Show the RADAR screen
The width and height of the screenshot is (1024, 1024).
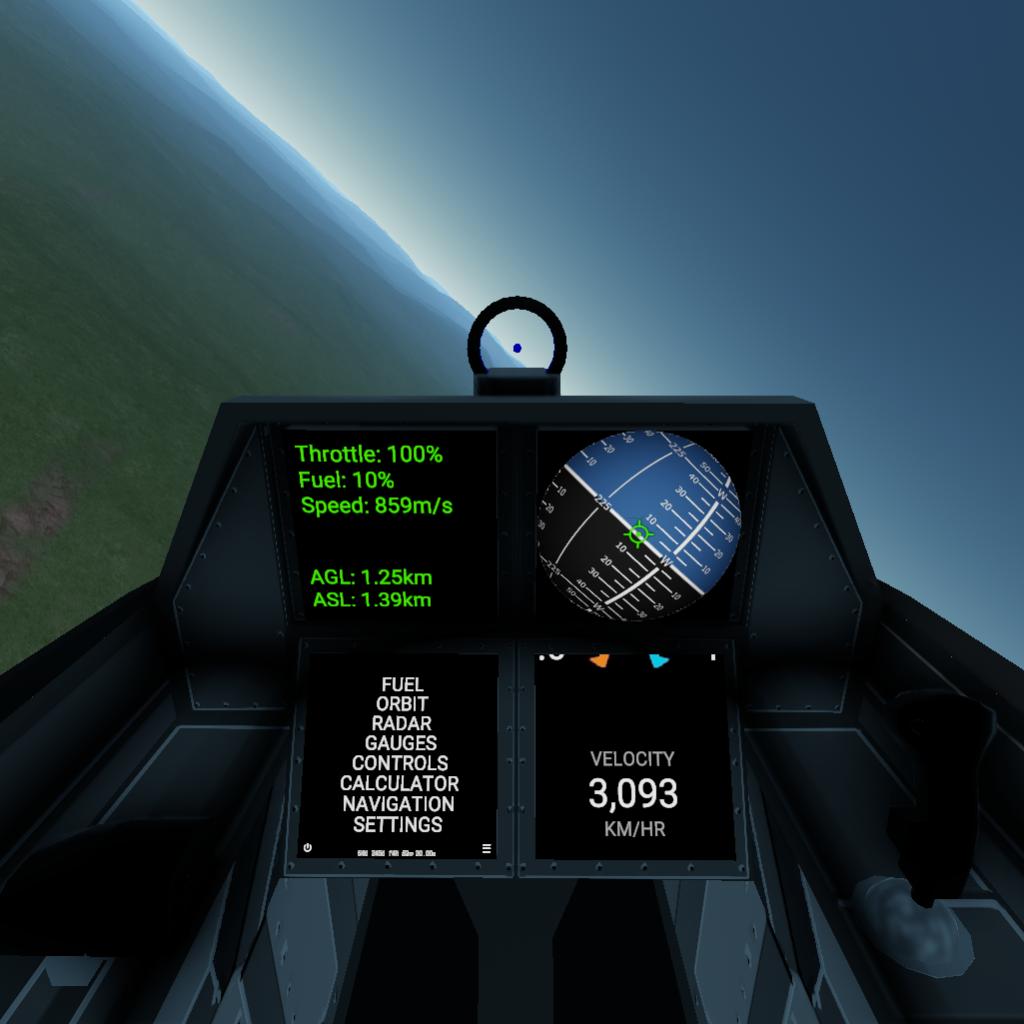tap(402, 723)
